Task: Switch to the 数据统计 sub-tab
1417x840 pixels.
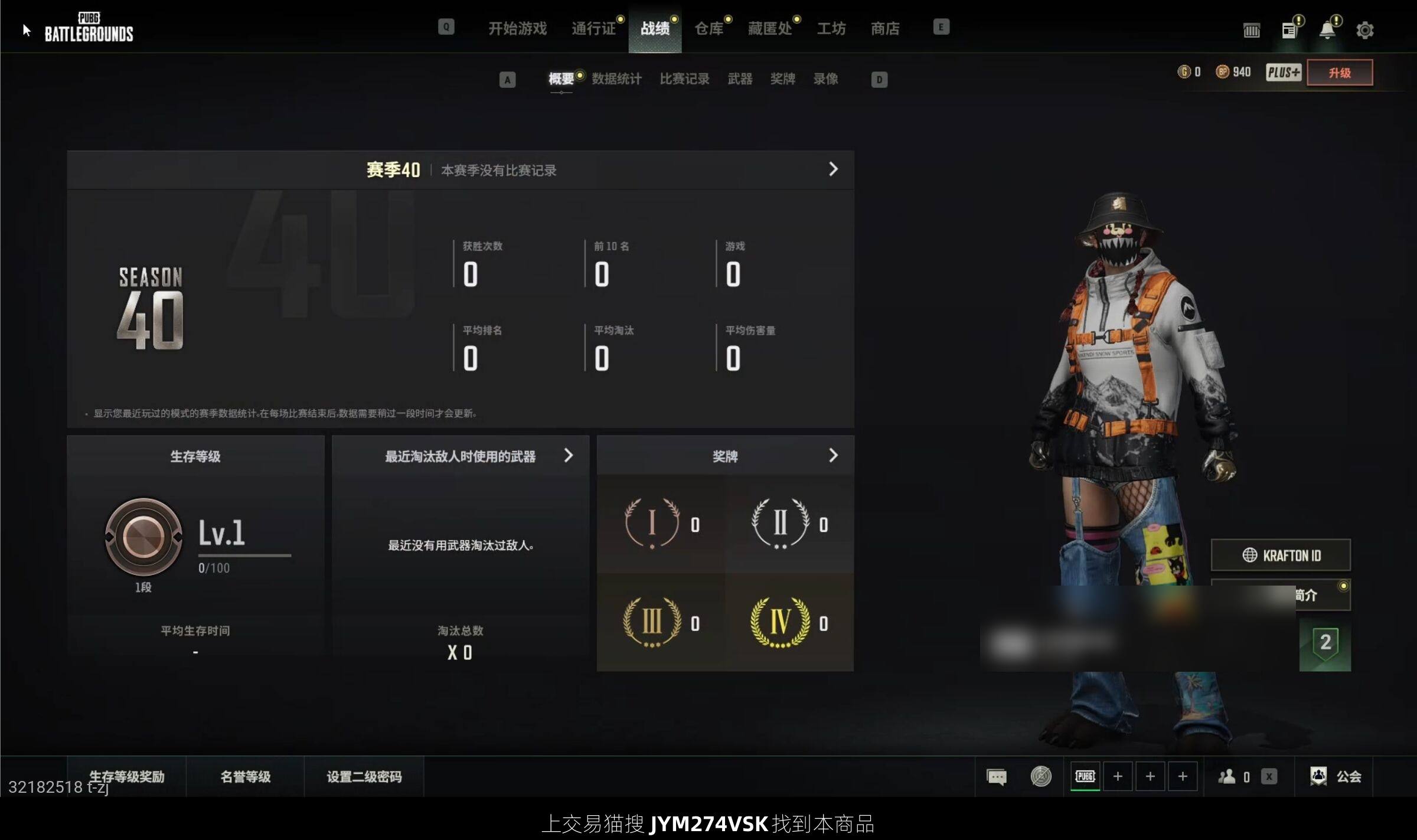Action: (x=616, y=79)
